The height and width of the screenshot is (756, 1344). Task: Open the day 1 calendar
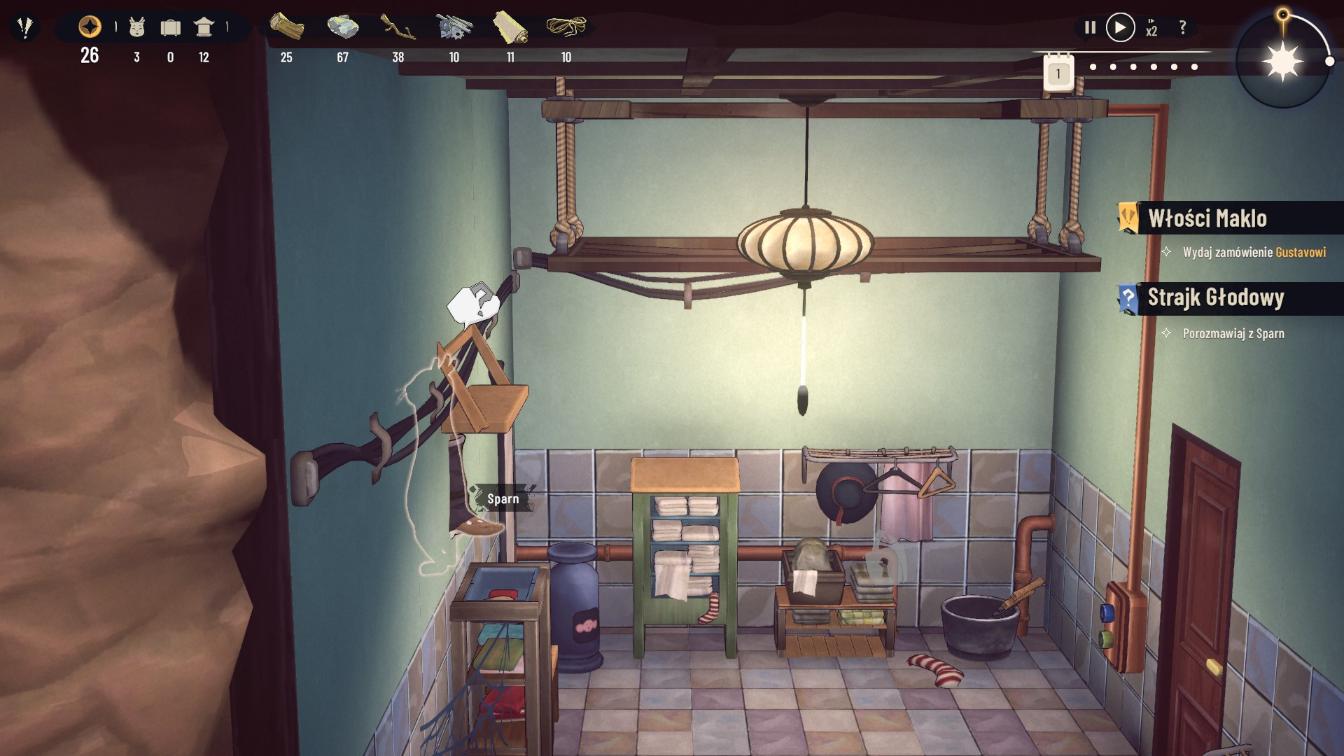coord(1058,71)
